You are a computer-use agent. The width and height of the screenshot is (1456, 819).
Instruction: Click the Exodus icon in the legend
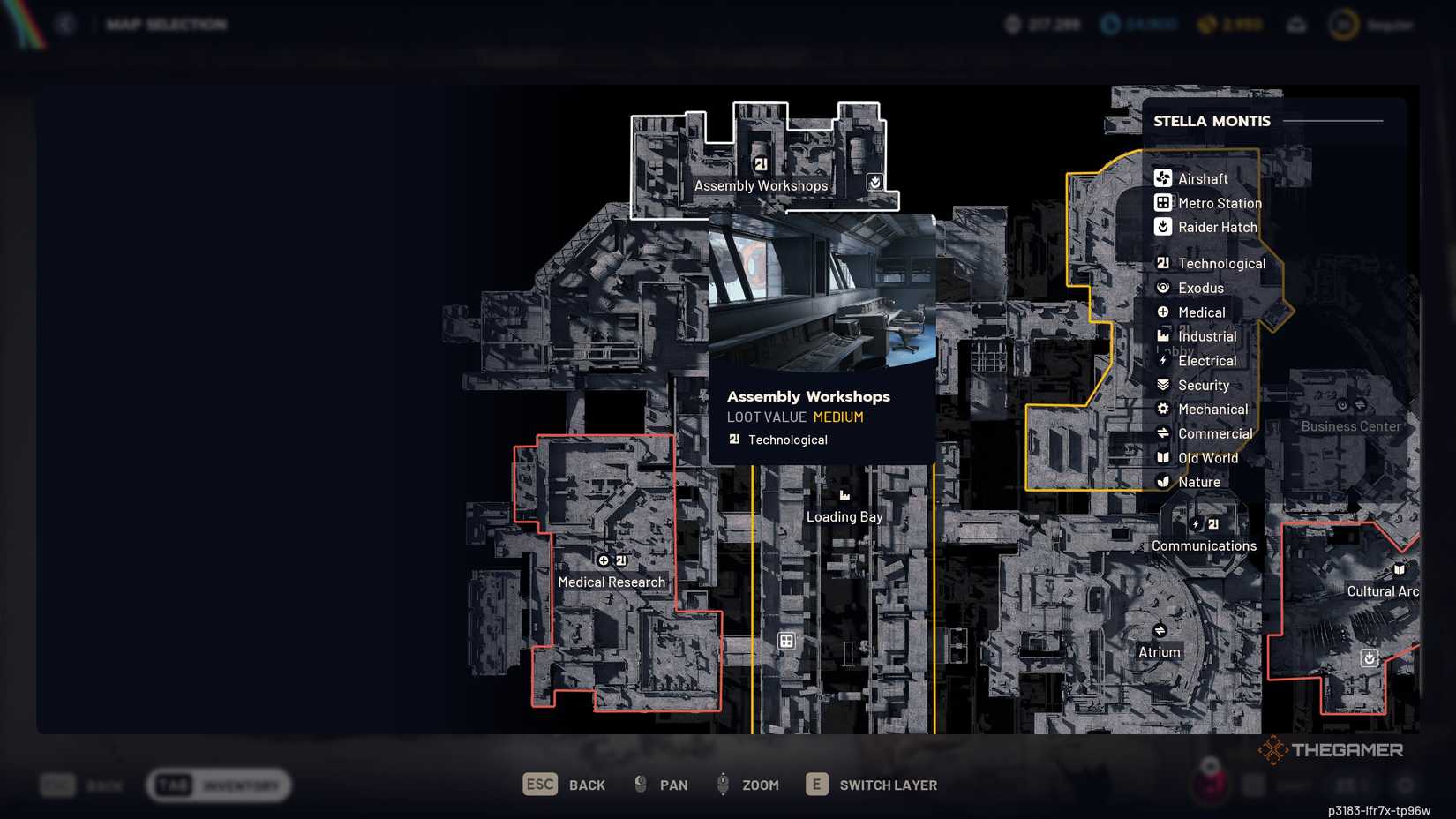[x=1164, y=287]
